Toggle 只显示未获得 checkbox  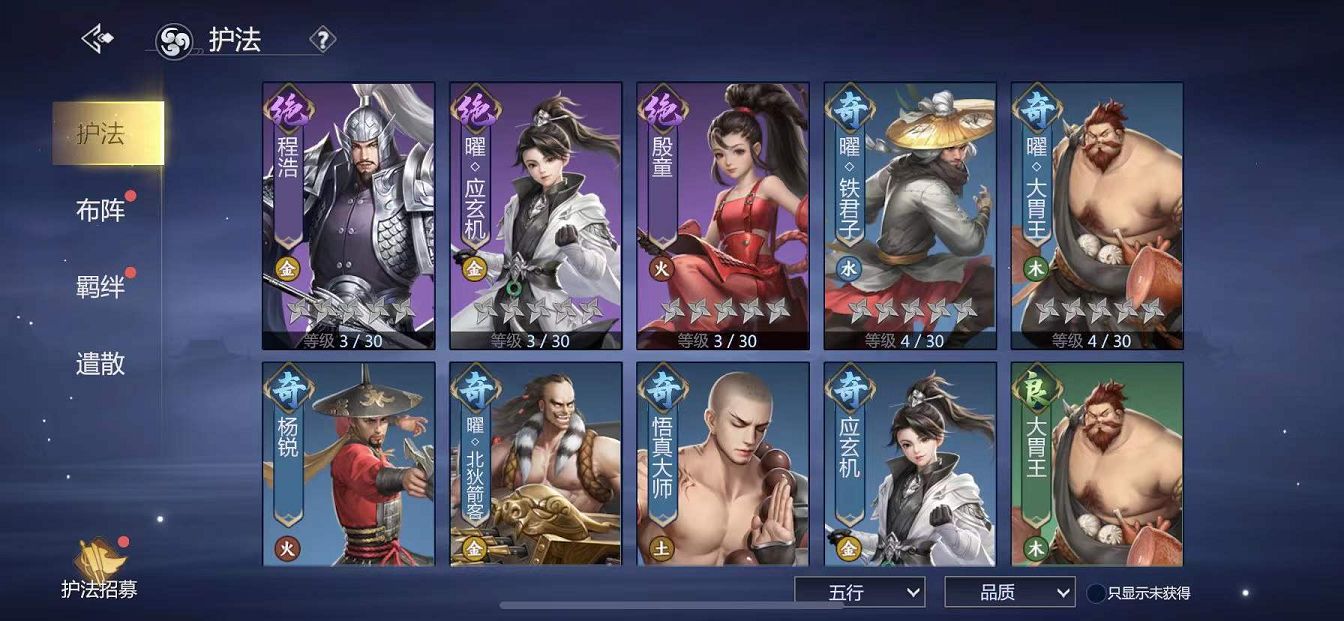(1096, 593)
